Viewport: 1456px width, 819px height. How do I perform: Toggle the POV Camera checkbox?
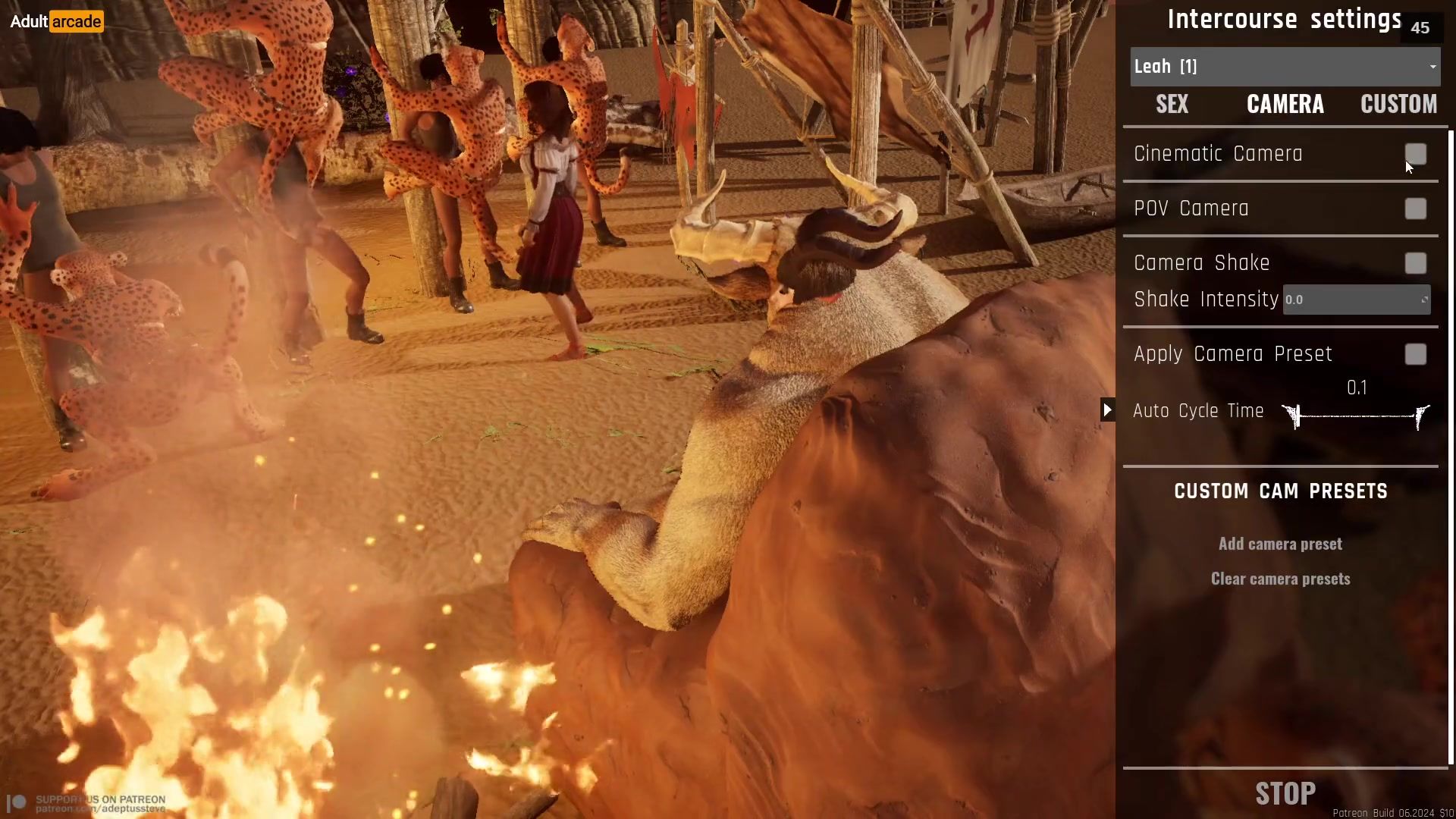[1415, 209]
